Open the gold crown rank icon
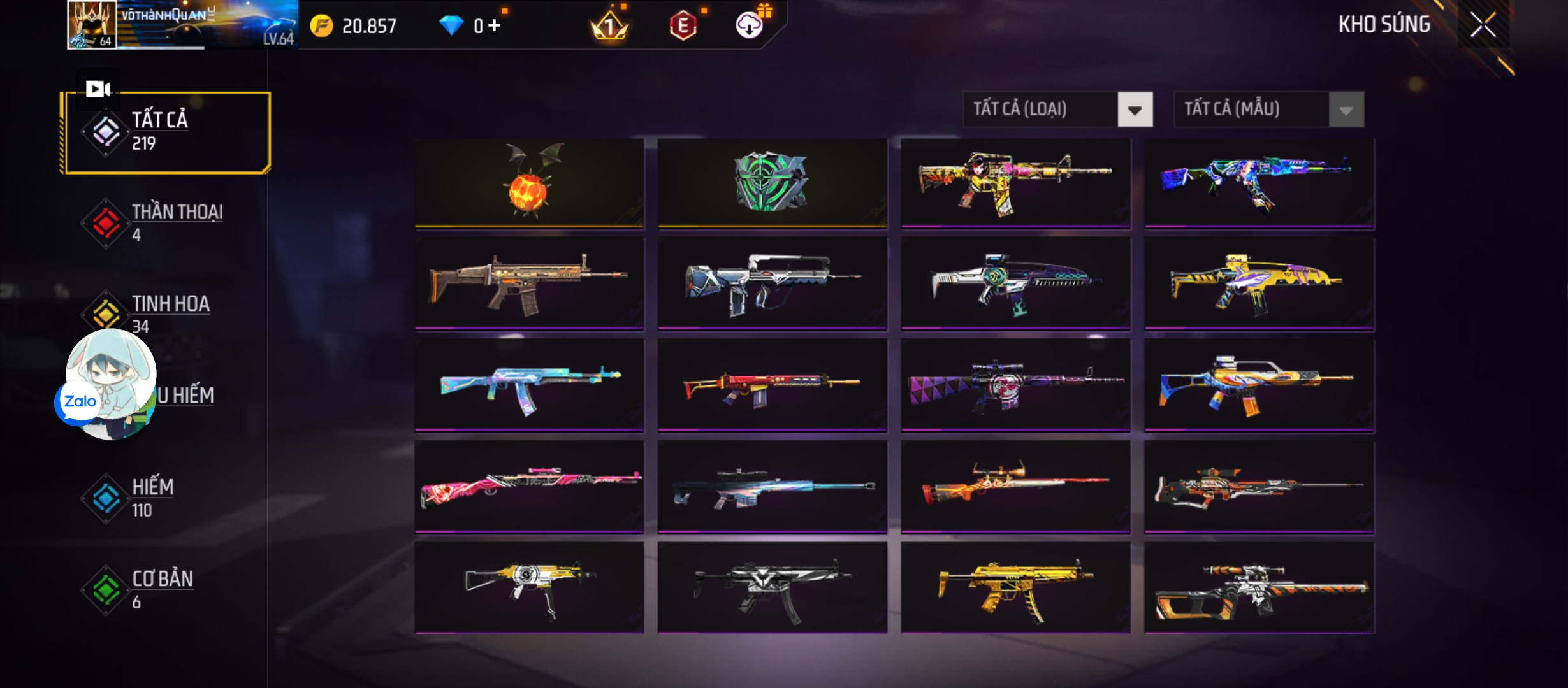This screenshot has height=688, width=1568. [609, 25]
